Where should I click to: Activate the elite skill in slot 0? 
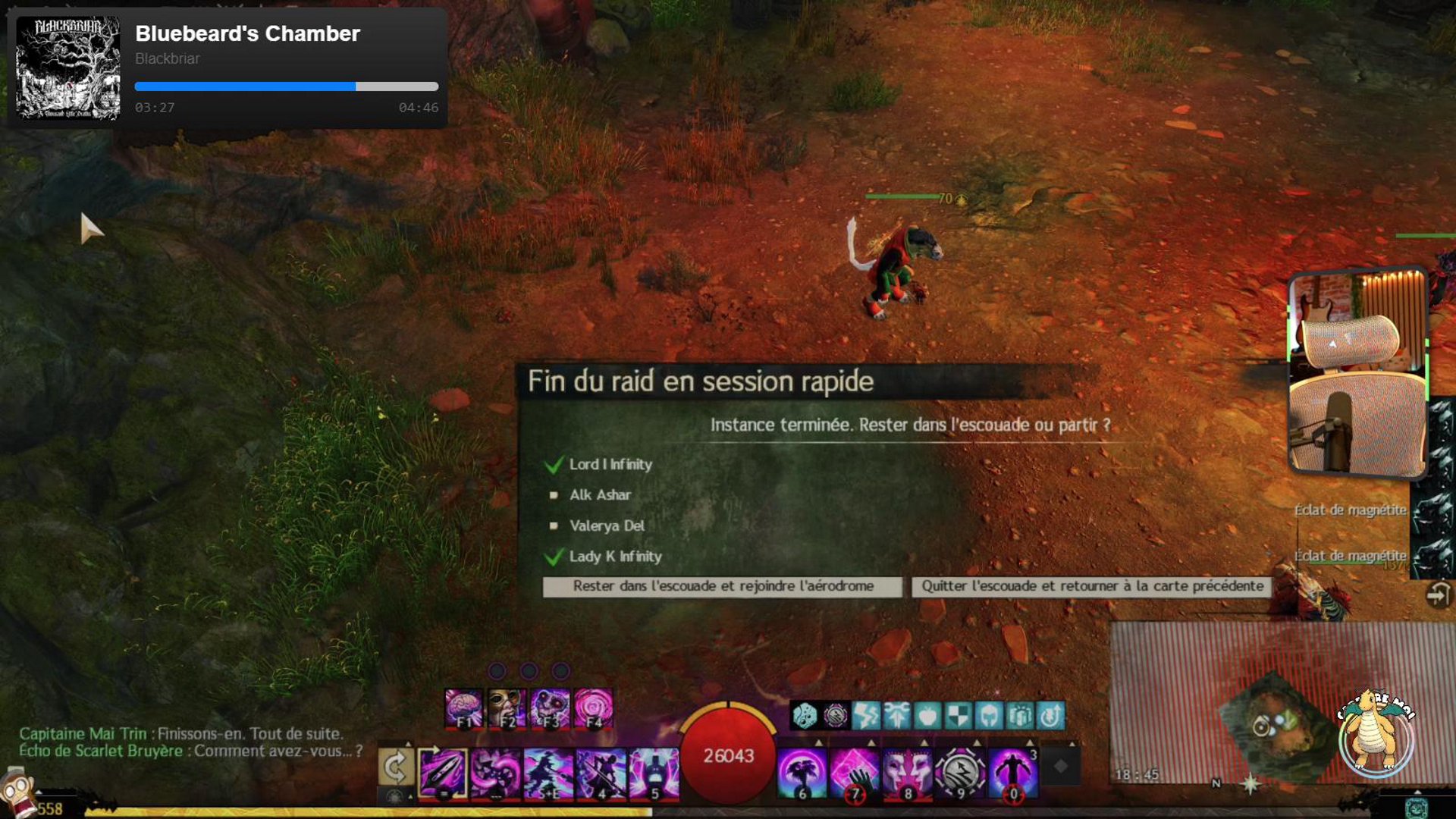[x=1012, y=773]
